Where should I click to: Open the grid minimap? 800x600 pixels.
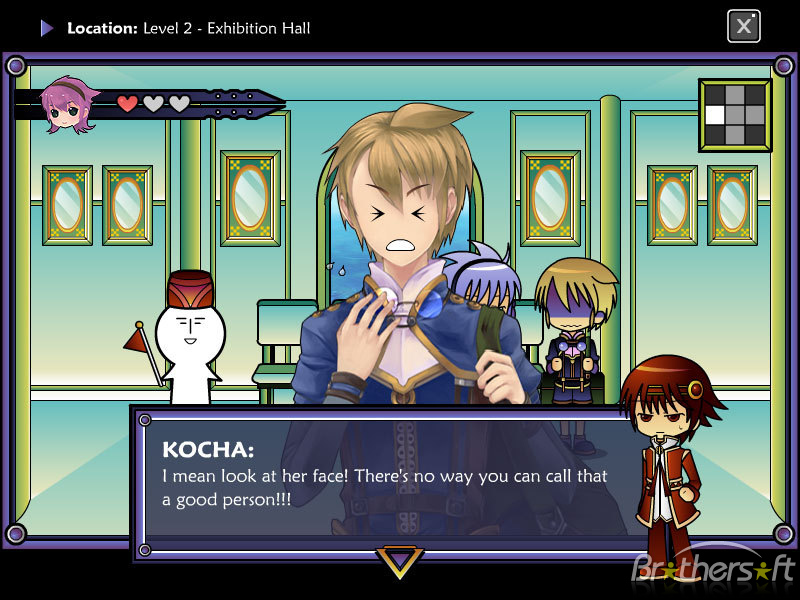pyautogui.click(x=735, y=115)
